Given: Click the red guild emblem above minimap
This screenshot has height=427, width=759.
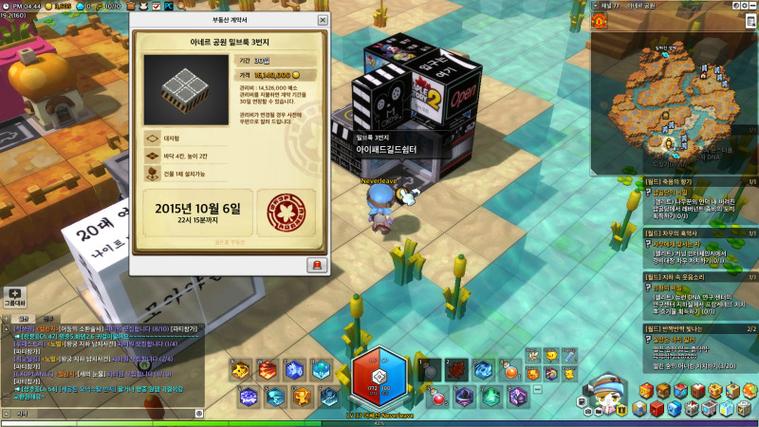Looking at the screenshot, I should coord(598,20).
